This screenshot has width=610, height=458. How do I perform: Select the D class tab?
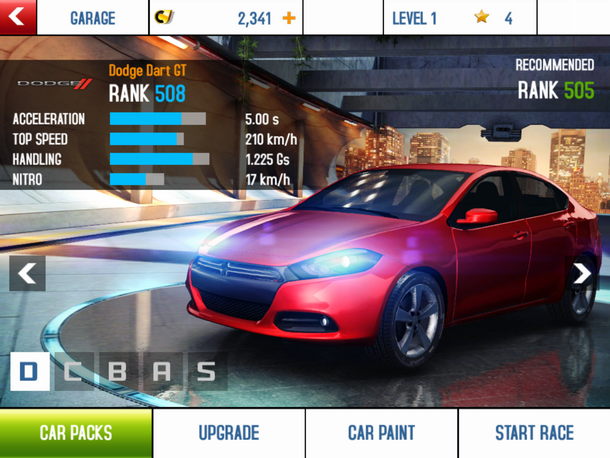[x=29, y=372]
